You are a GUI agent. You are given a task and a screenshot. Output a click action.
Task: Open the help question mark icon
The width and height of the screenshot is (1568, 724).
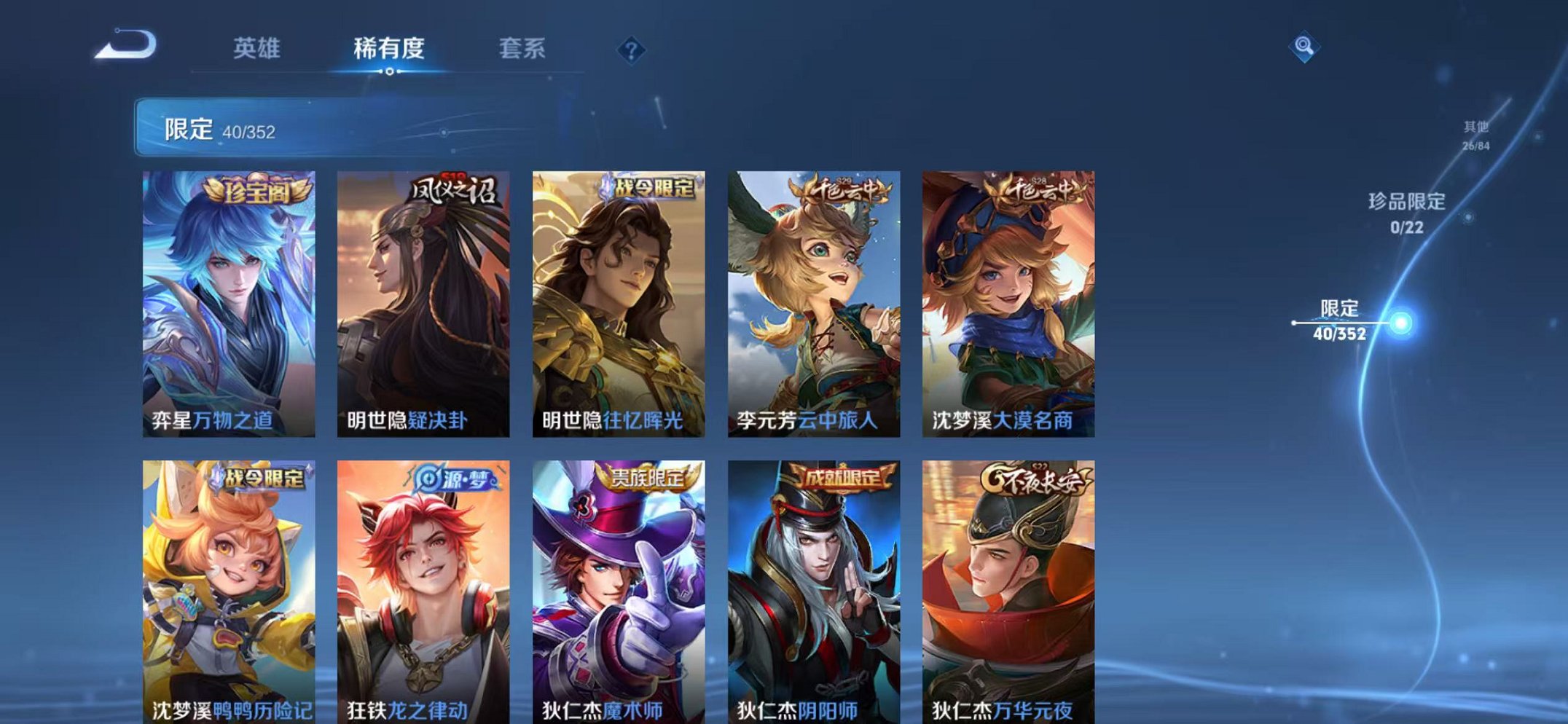(631, 50)
